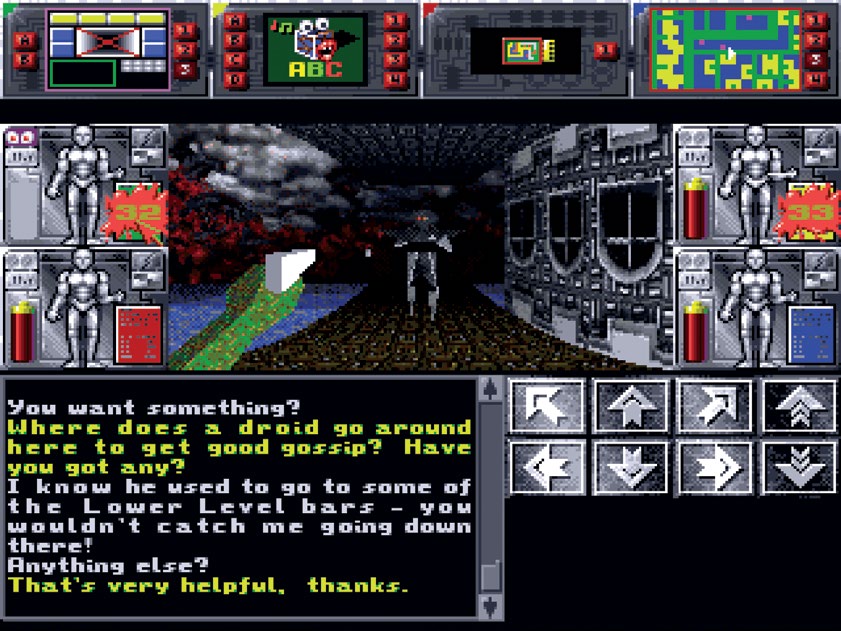
Task: Sidestep right with the right arrow button
Action: pyautogui.click(x=715, y=467)
